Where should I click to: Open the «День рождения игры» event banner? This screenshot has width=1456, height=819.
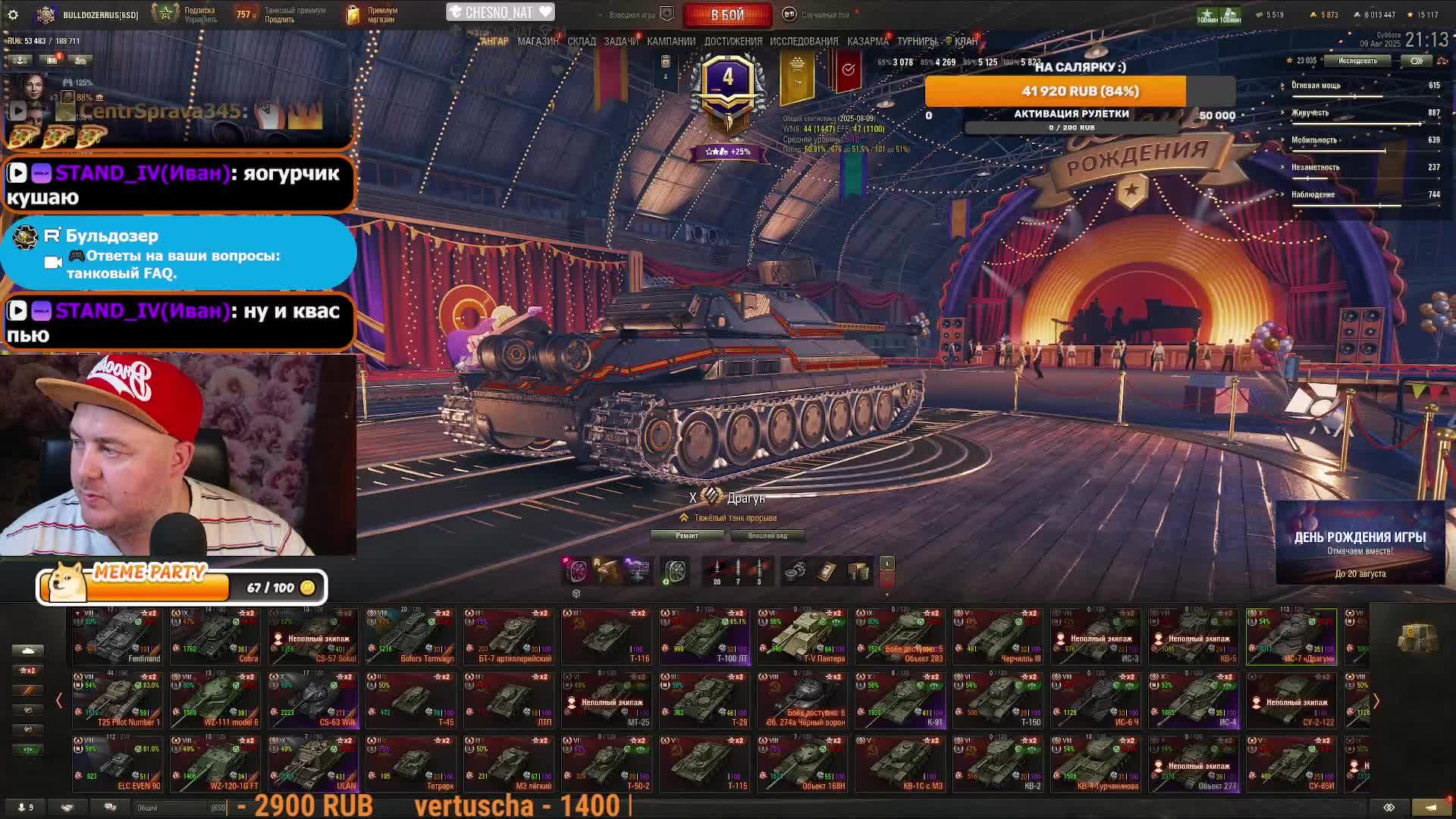1360,543
